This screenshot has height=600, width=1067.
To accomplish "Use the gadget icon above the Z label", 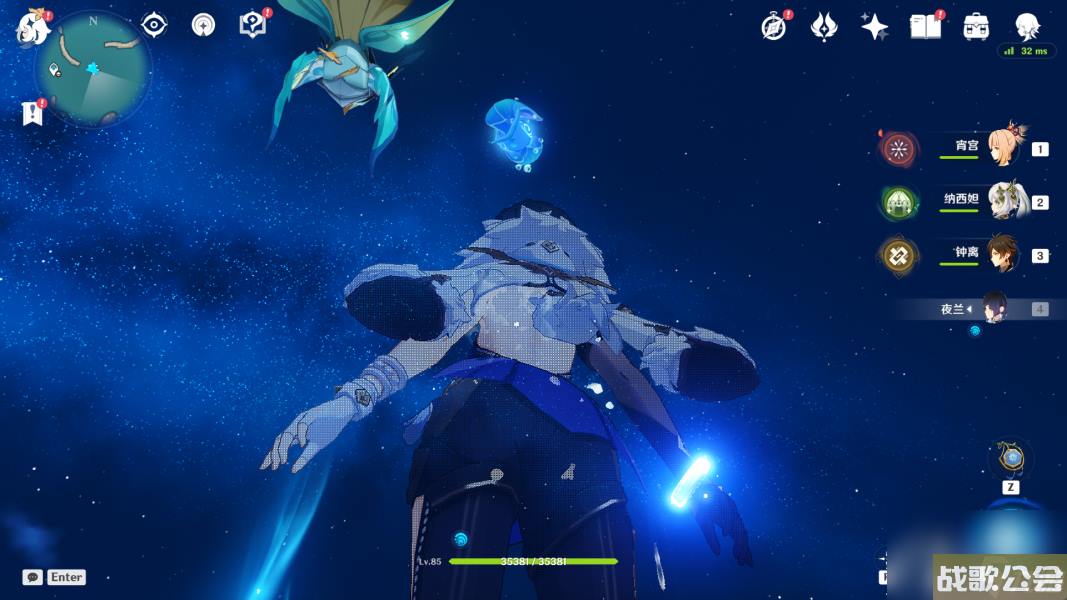I will click(1011, 459).
